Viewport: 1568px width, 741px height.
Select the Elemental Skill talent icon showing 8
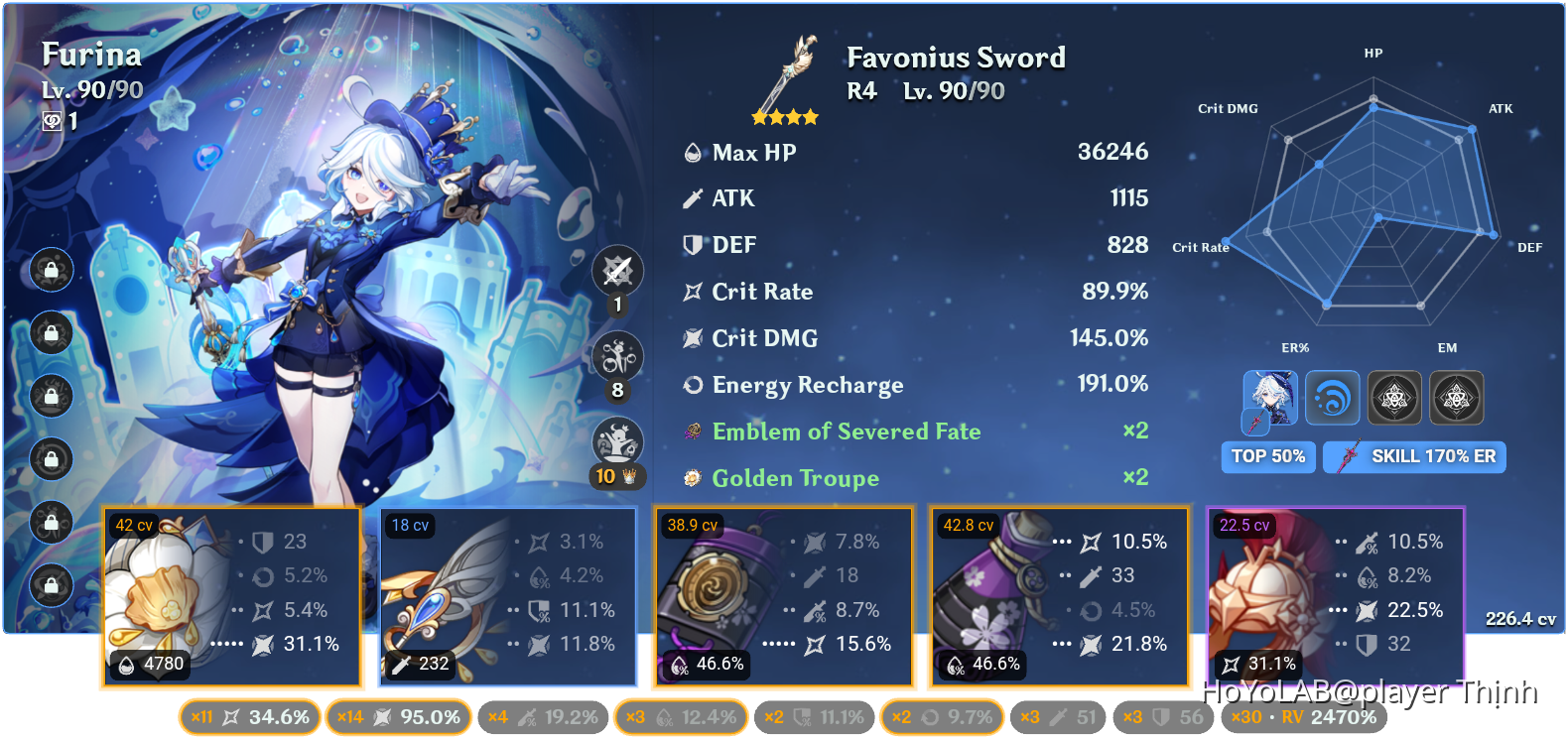pyautogui.click(x=617, y=356)
